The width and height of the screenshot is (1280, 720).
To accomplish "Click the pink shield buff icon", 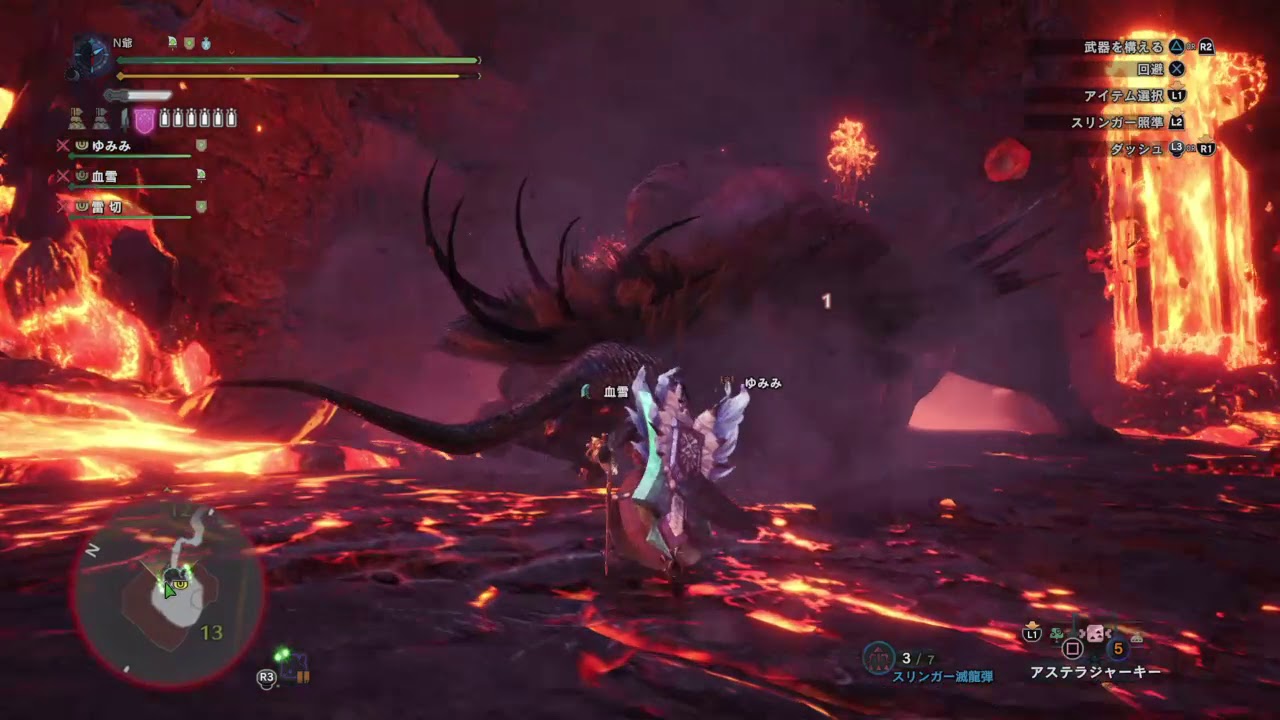I will click(144, 118).
